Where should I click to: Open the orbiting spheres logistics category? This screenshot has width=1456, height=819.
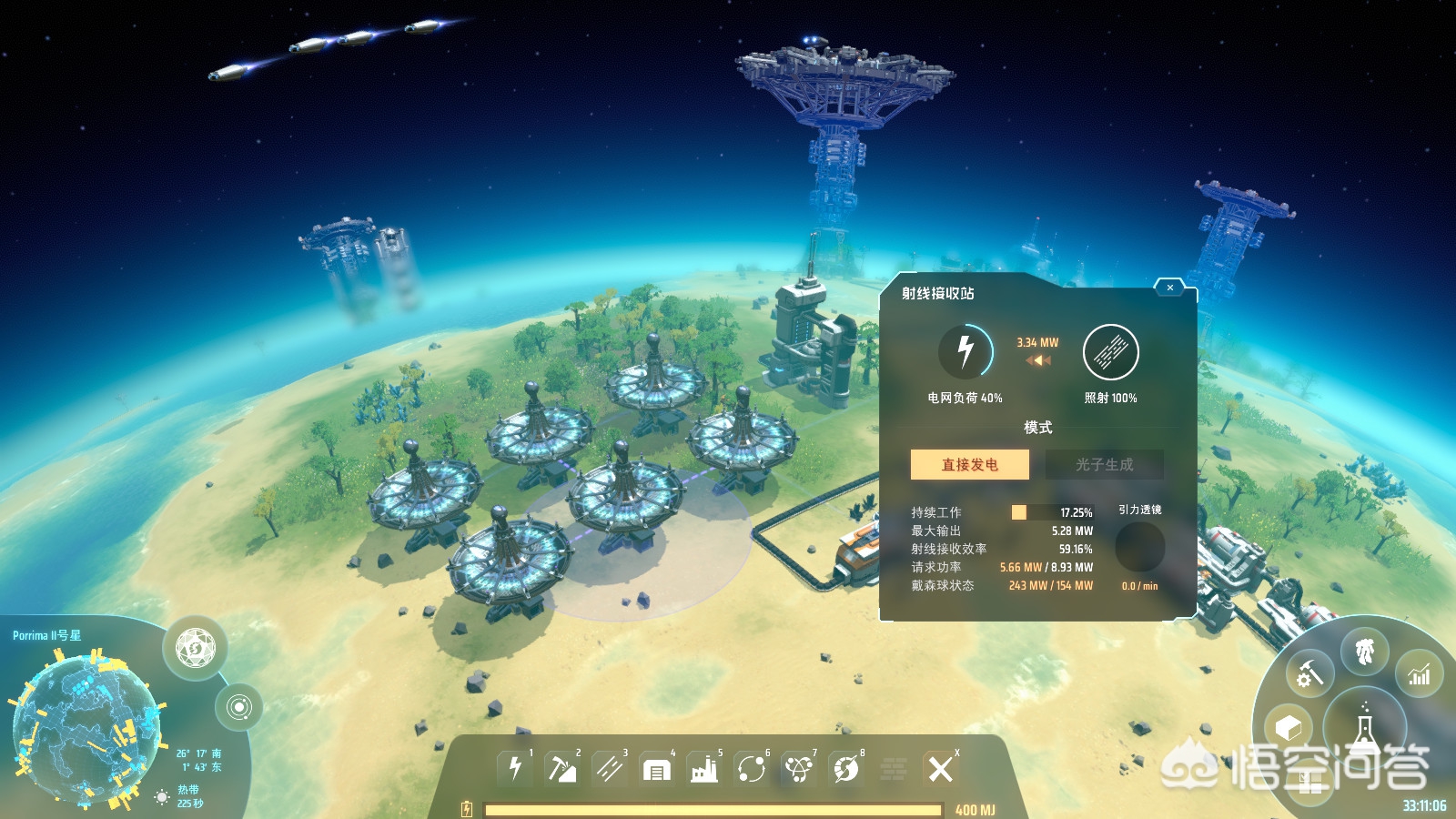pos(752,770)
